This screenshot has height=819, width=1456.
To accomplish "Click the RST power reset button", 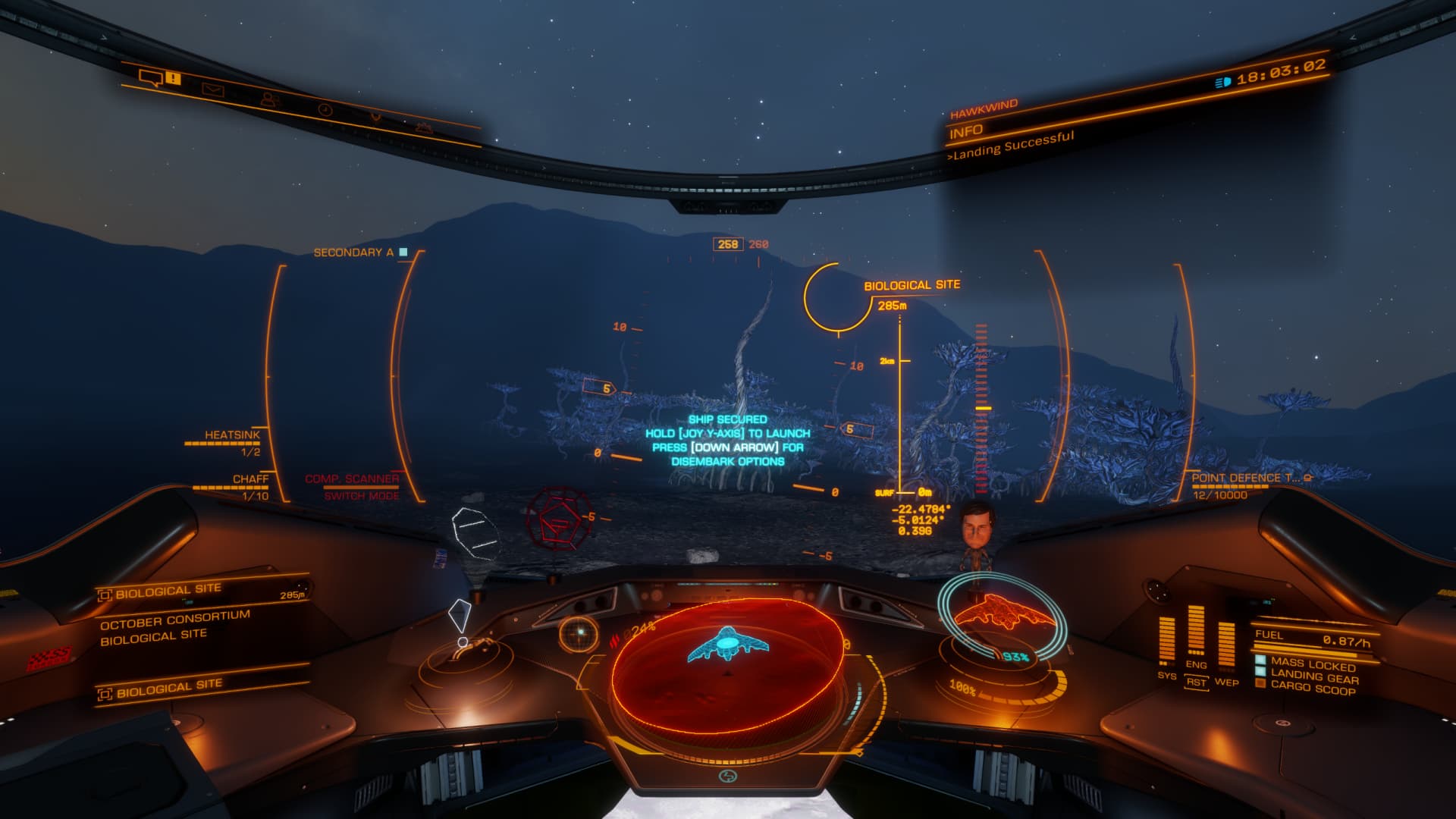I will pos(1196,681).
